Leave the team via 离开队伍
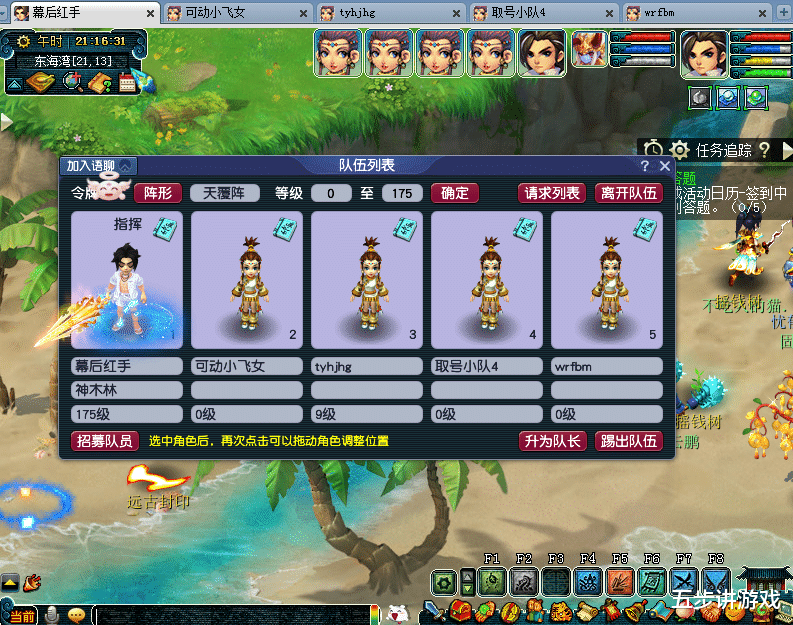The height and width of the screenshot is (625, 793). pyautogui.click(x=628, y=193)
